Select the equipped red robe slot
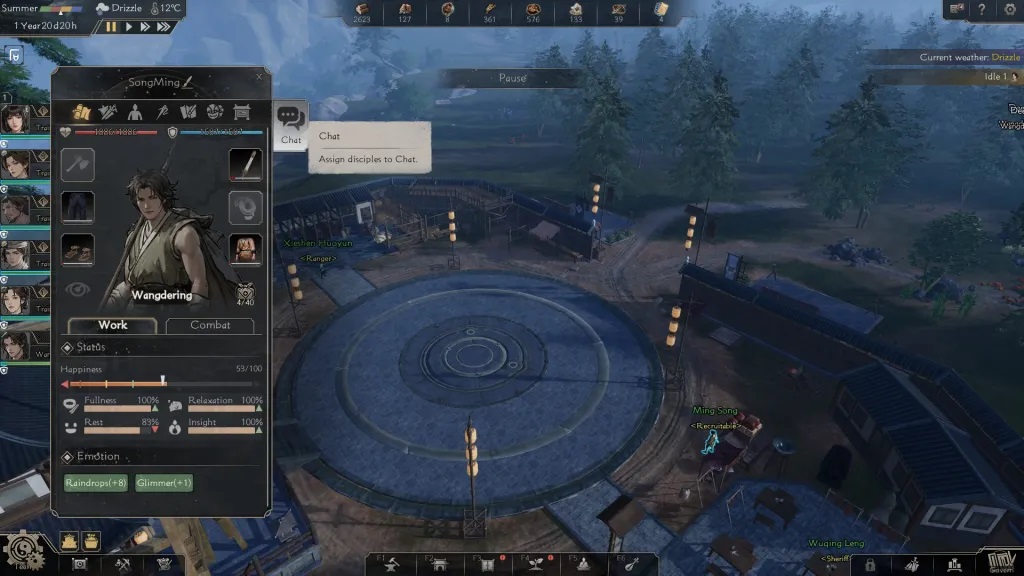The width and height of the screenshot is (1024, 576). click(245, 249)
